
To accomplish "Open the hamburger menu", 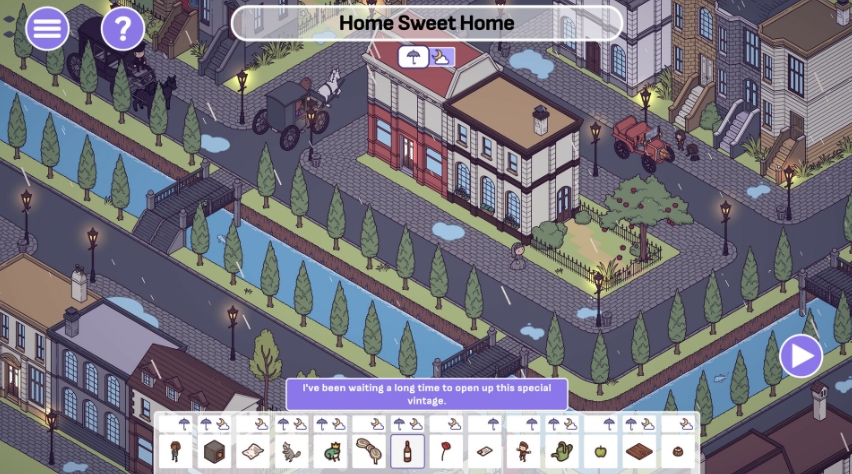I will [47, 28].
